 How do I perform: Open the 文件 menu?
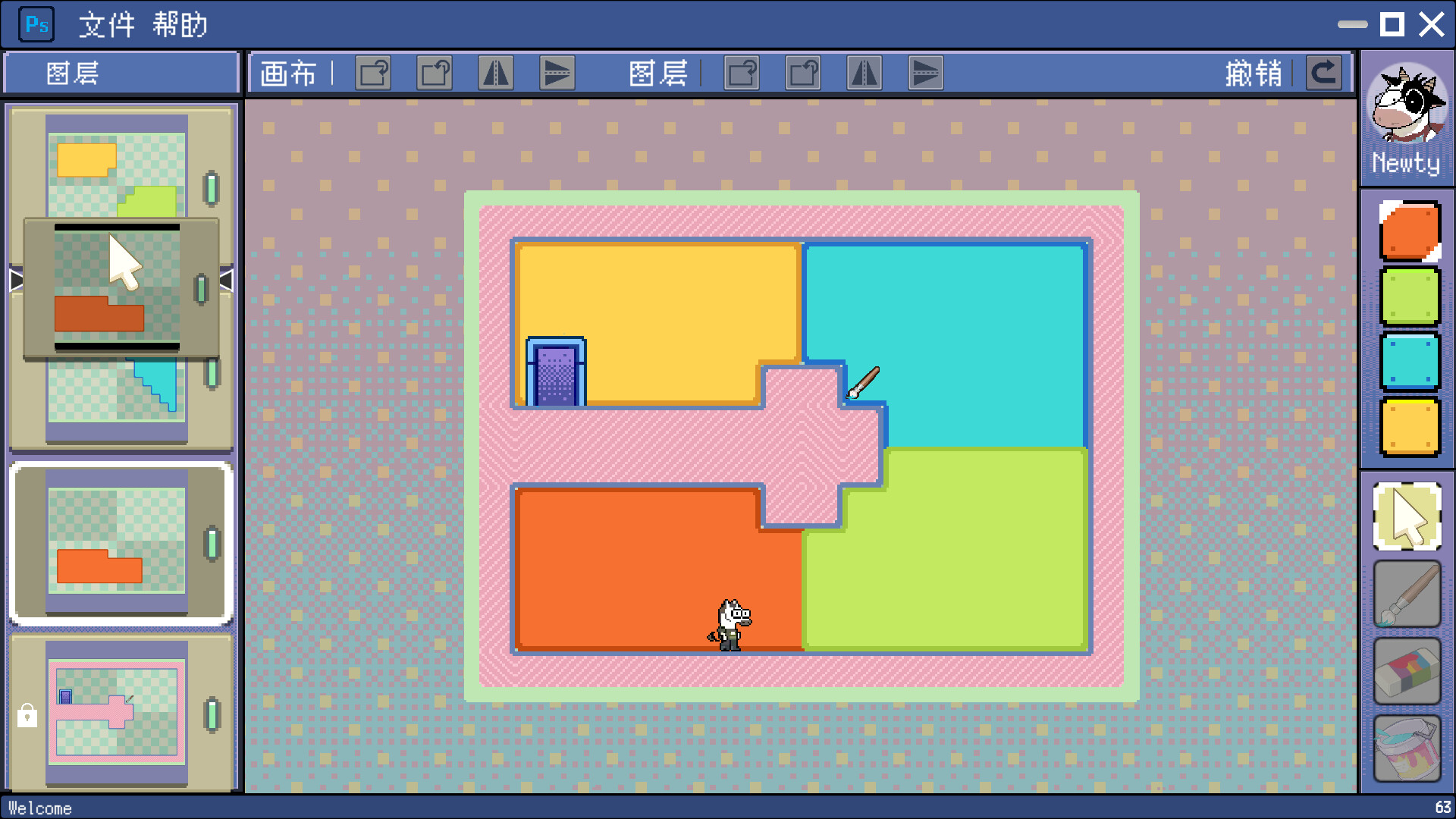[x=106, y=25]
